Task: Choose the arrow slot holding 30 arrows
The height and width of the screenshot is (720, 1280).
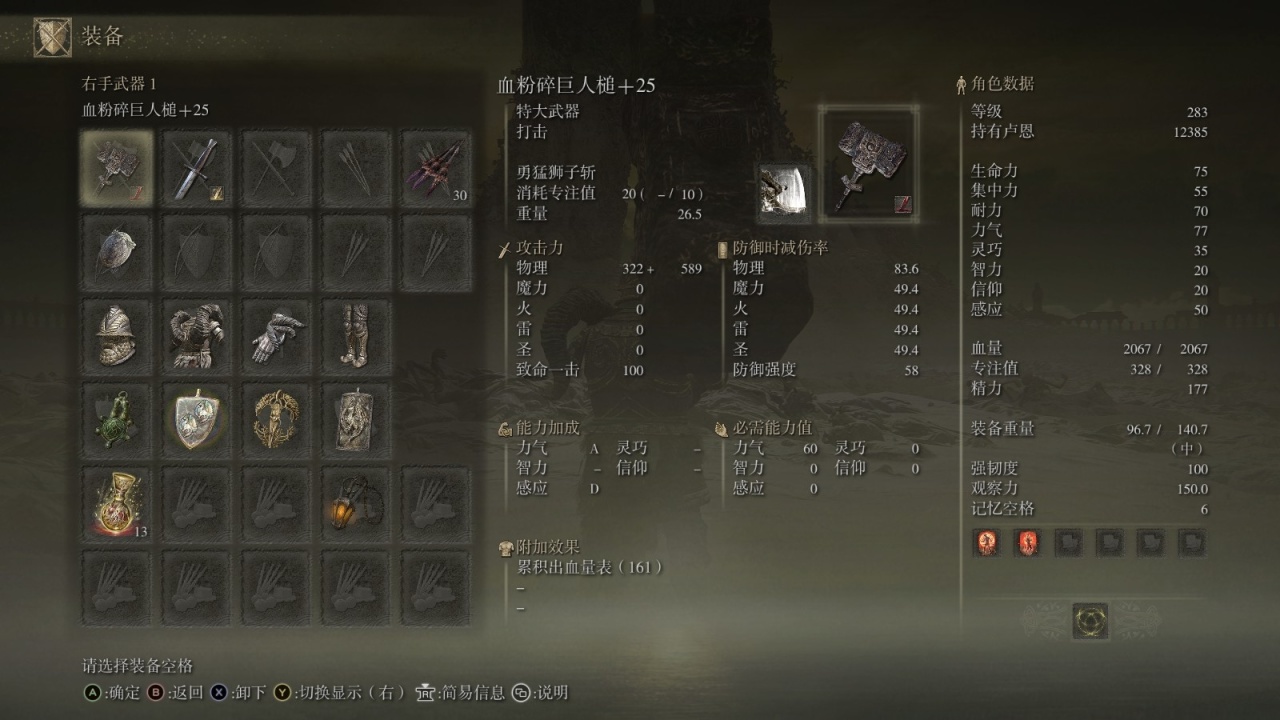Action: click(436, 167)
